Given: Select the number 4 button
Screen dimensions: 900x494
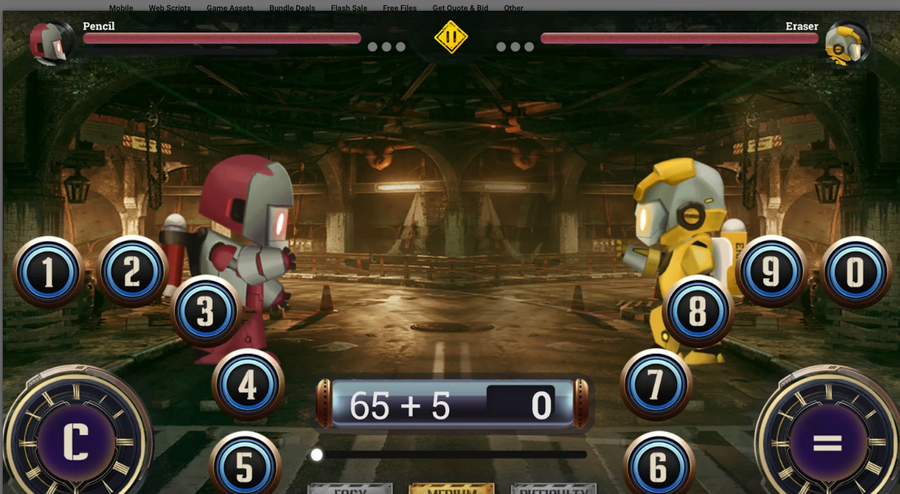Looking at the screenshot, I should click(247, 384).
